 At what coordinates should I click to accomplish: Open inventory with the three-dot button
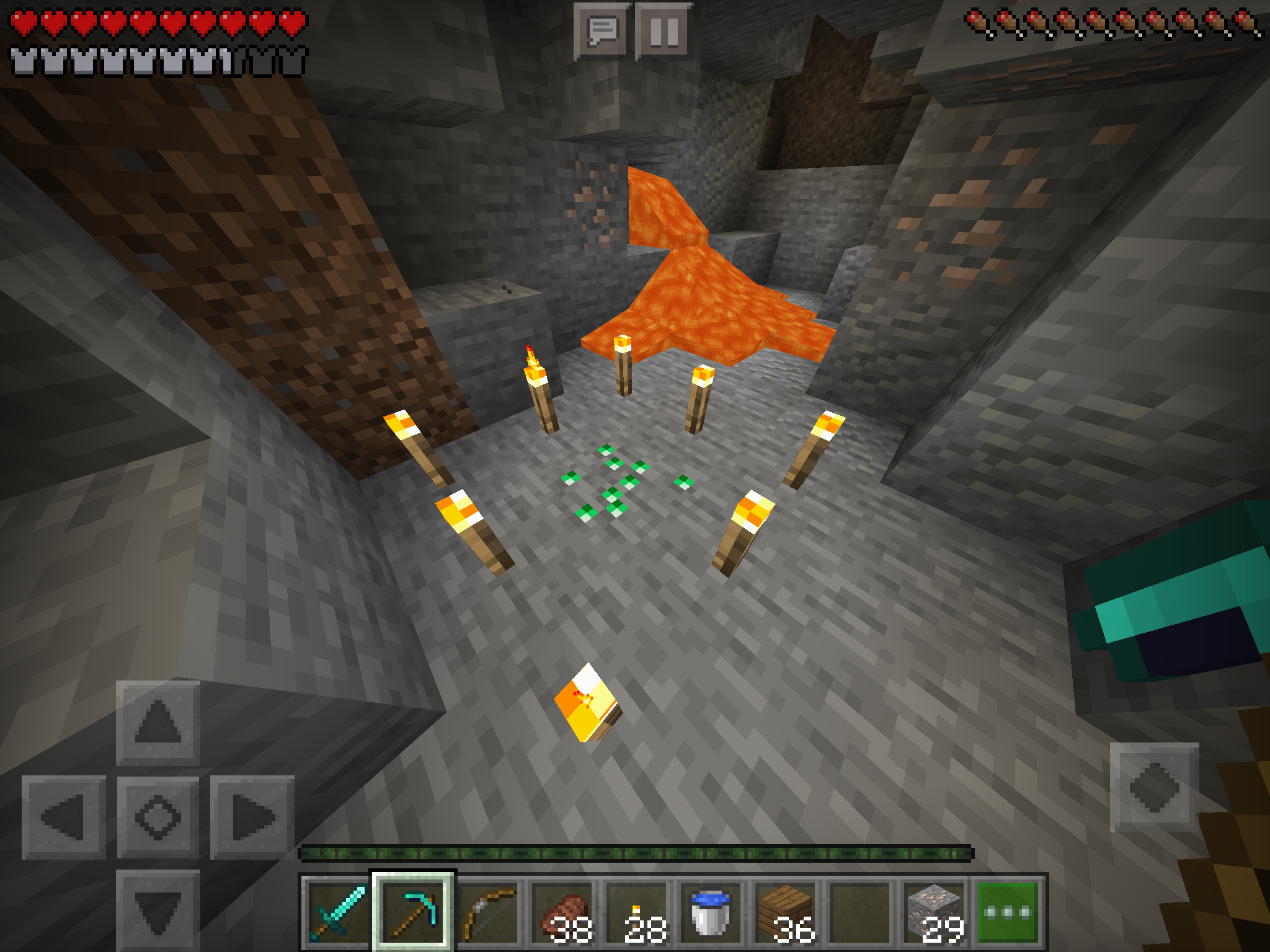[x=1008, y=911]
